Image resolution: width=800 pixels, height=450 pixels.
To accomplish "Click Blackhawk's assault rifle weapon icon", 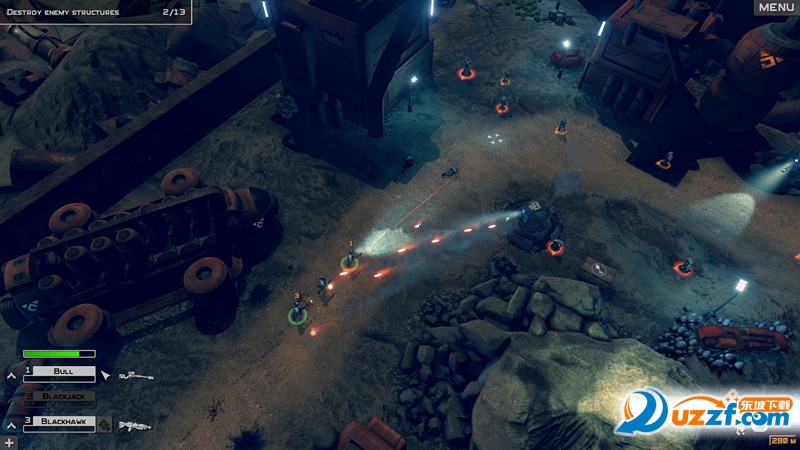I will point(135,426).
